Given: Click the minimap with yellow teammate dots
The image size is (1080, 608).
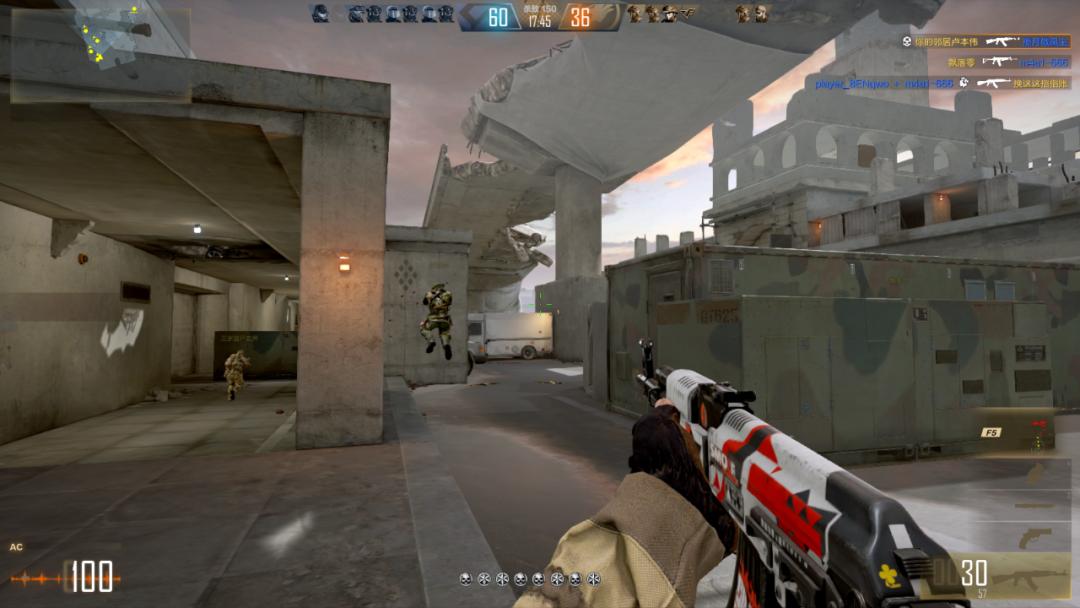Looking at the screenshot, I should click(x=100, y=55).
